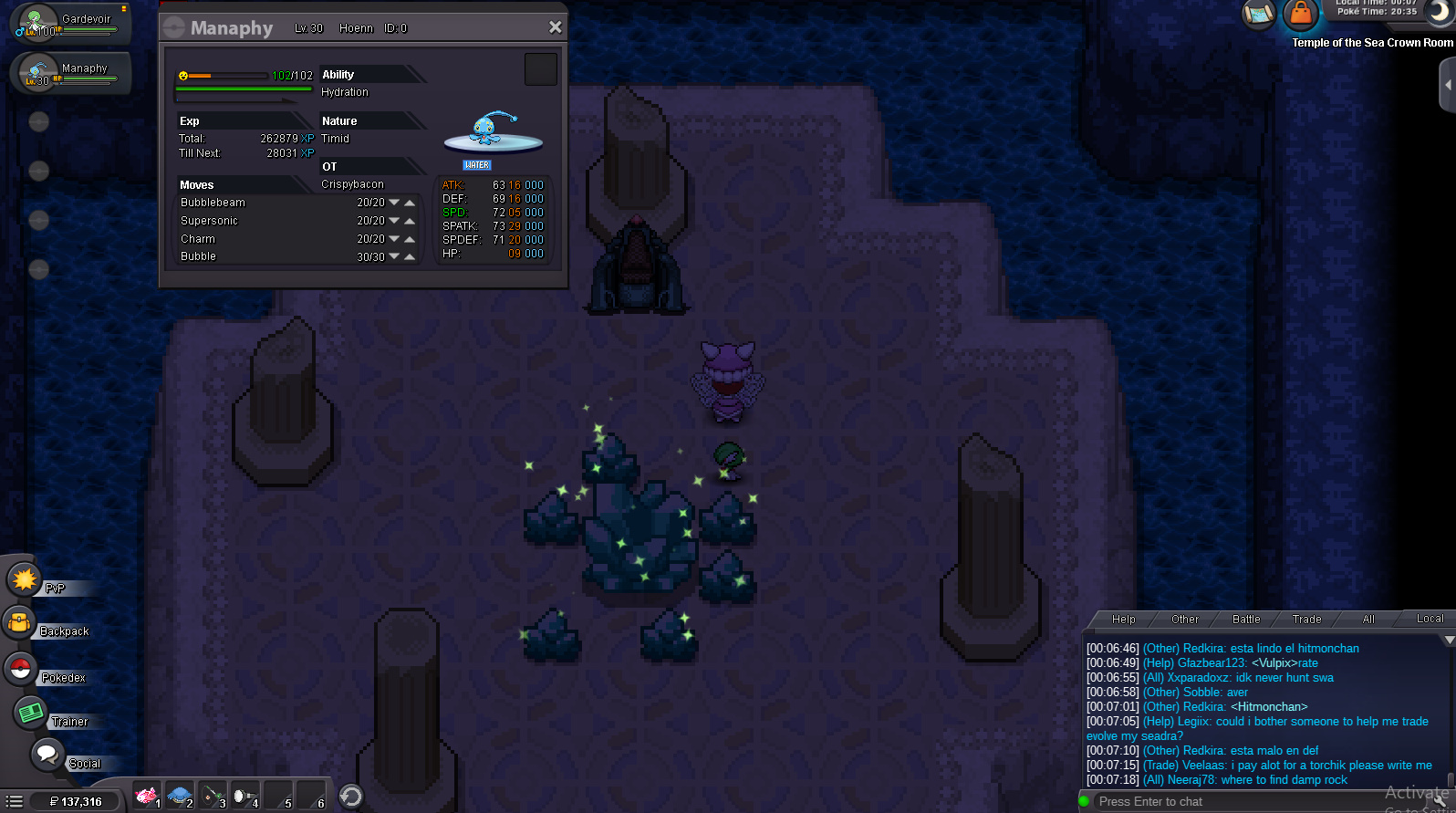
Task: Open the world map scroll icon
Action: (x=1259, y=14)
